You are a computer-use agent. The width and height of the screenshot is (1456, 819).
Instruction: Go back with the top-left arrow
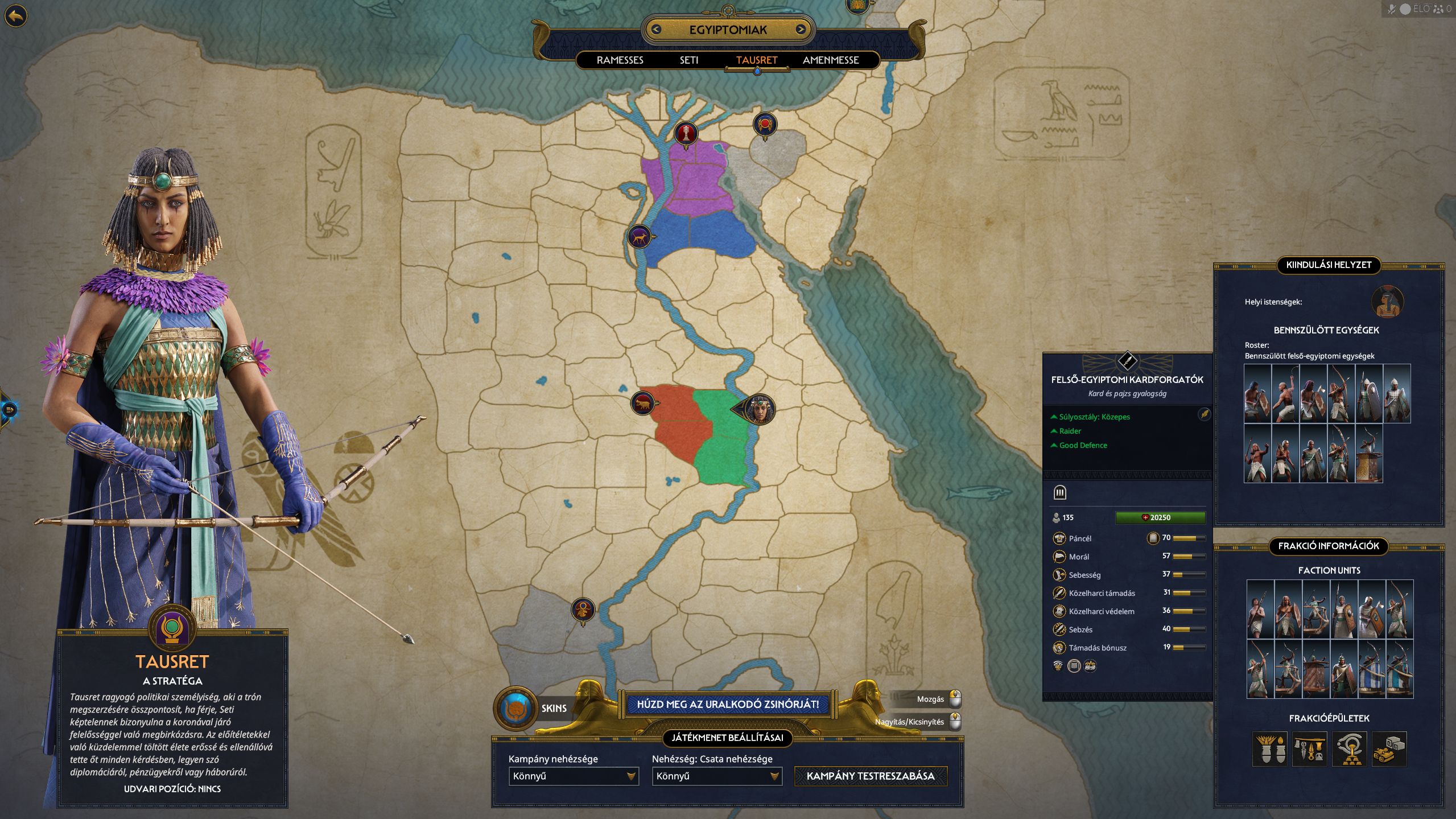pyautogui.click(x=16, y=16)
